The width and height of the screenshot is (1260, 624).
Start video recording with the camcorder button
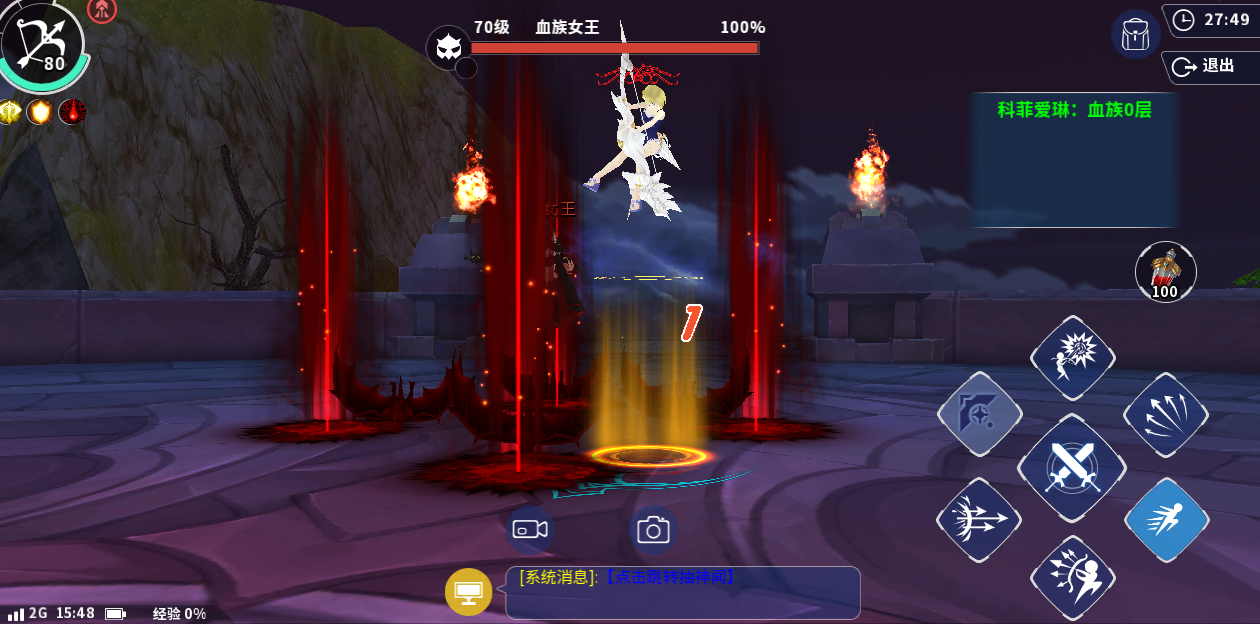tap(531, 529)
